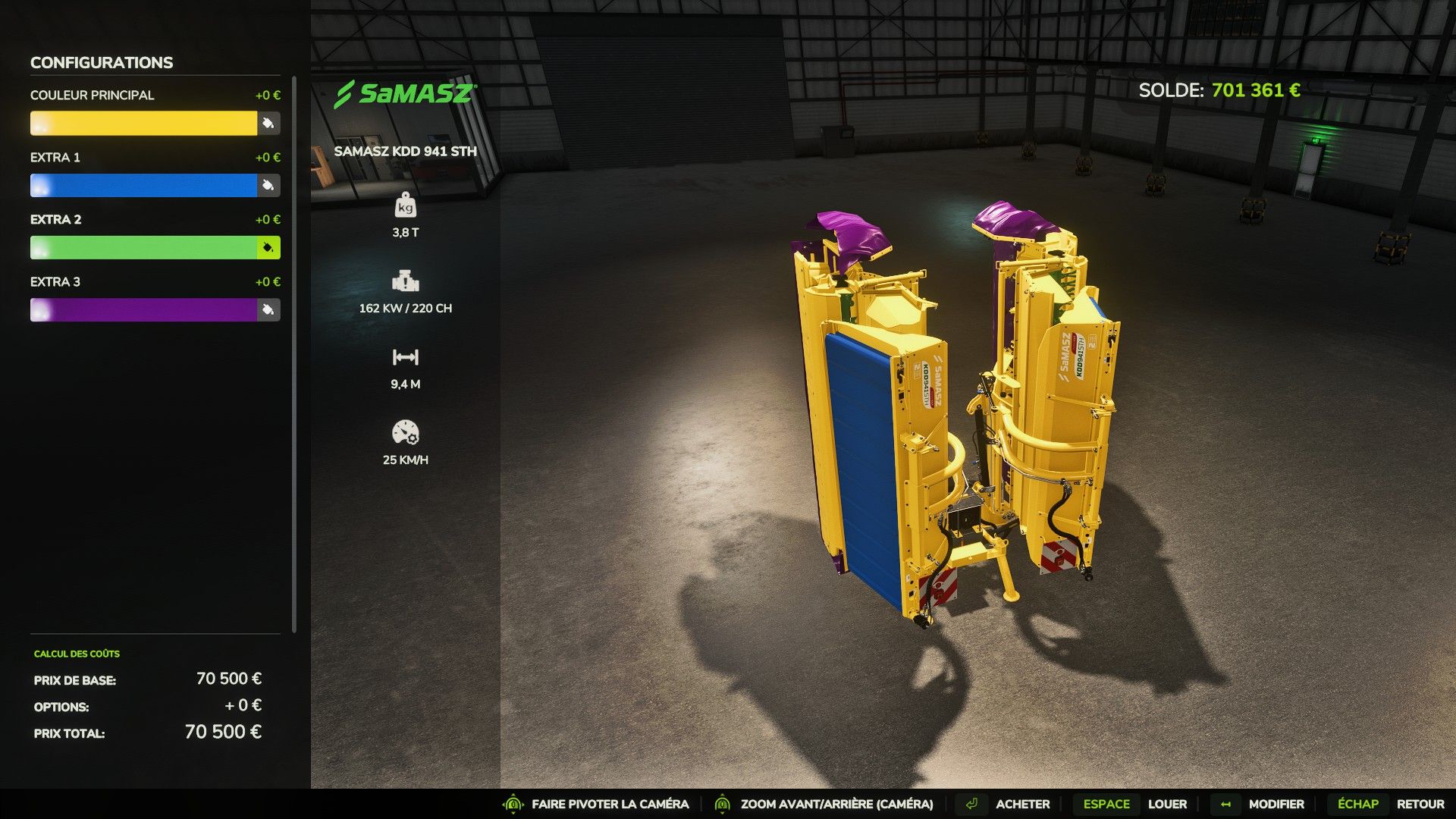Viewport: 1456px width, 819px height.
Task: Click the Modifier option
Action: coord(1276,804)
